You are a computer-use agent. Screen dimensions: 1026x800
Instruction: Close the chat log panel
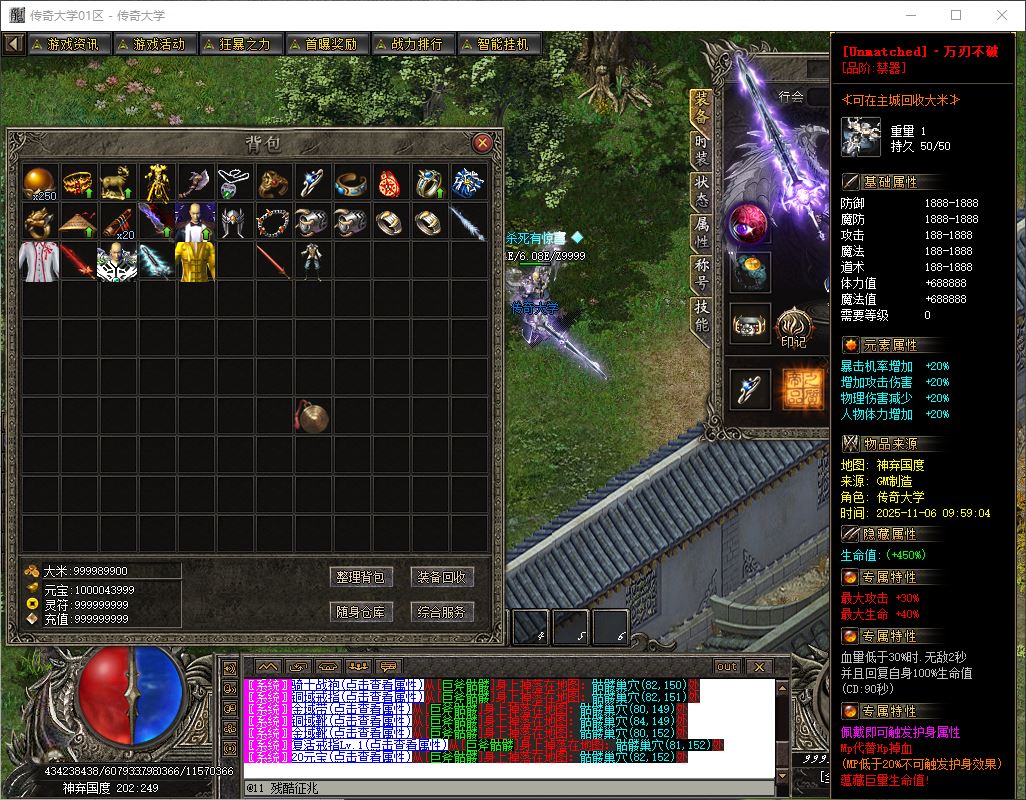758,666
